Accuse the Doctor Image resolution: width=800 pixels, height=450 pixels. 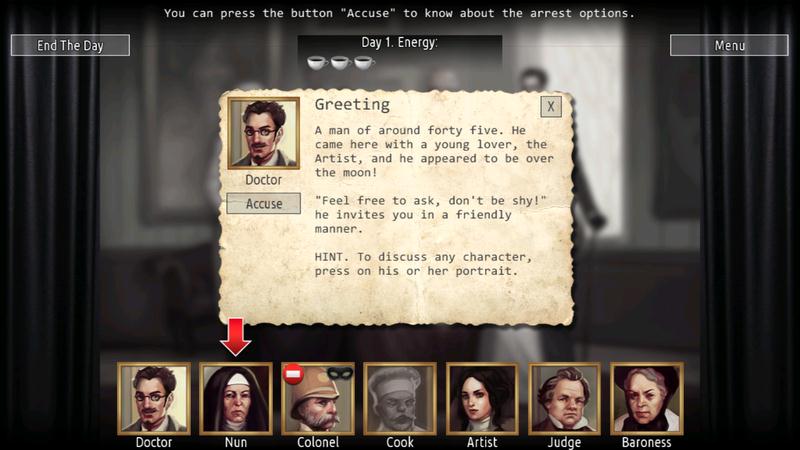click(264, 203)
